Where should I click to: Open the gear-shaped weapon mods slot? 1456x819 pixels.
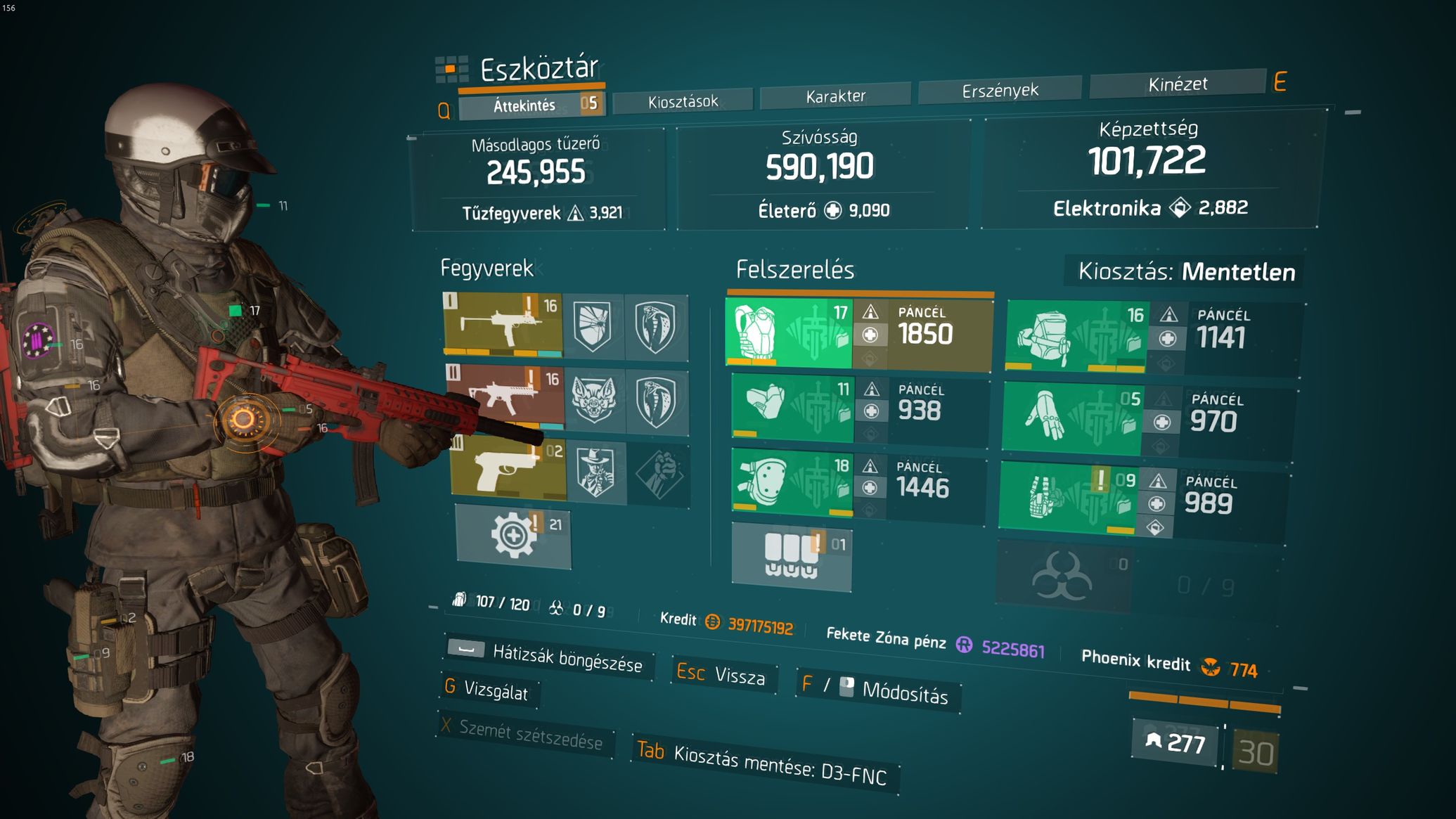click(x=513, y=536)
